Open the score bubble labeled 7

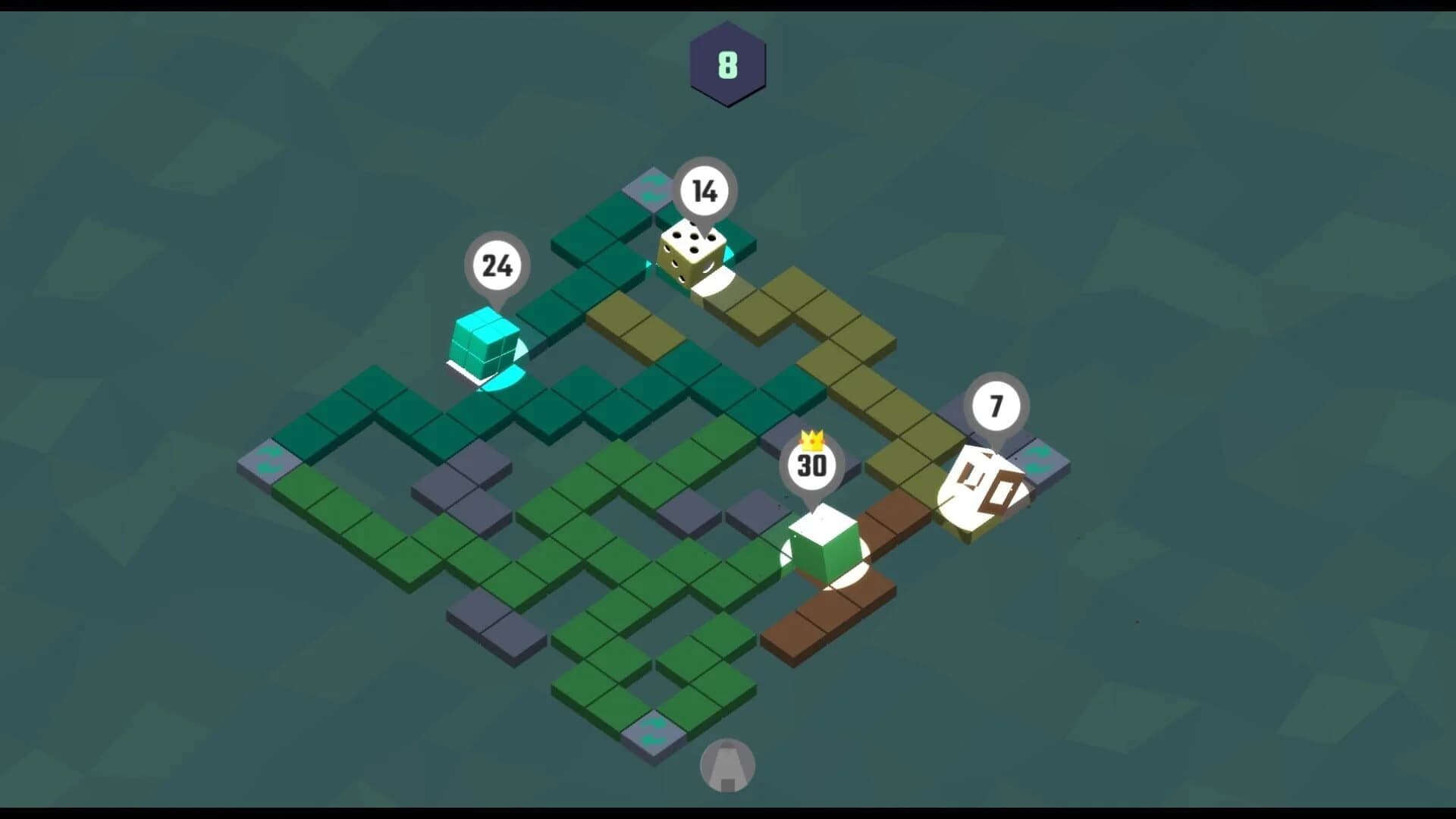click(994, 407)
